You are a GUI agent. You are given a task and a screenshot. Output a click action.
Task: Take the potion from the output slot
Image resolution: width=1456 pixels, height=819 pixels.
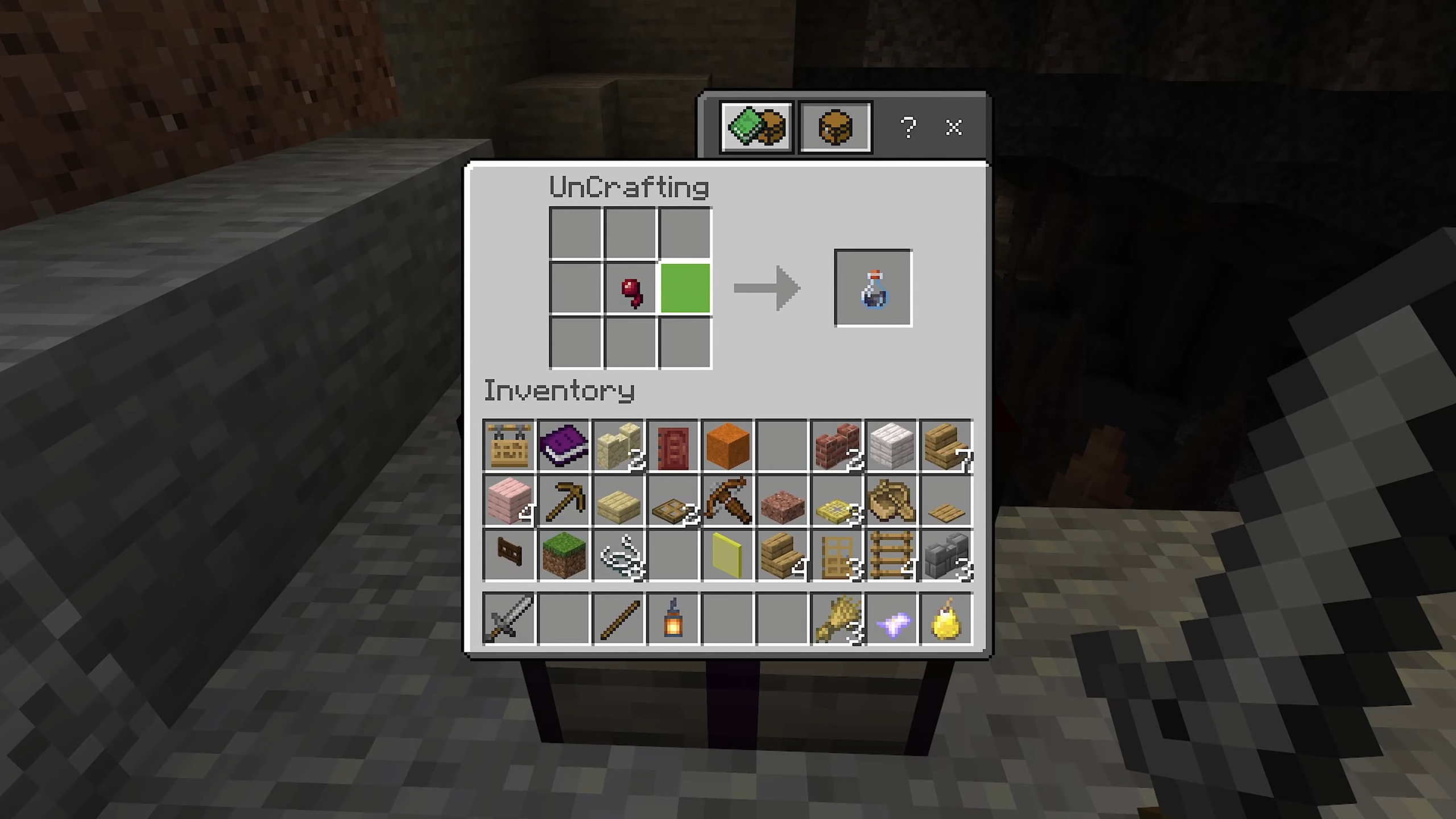click(x=873, y=289)
